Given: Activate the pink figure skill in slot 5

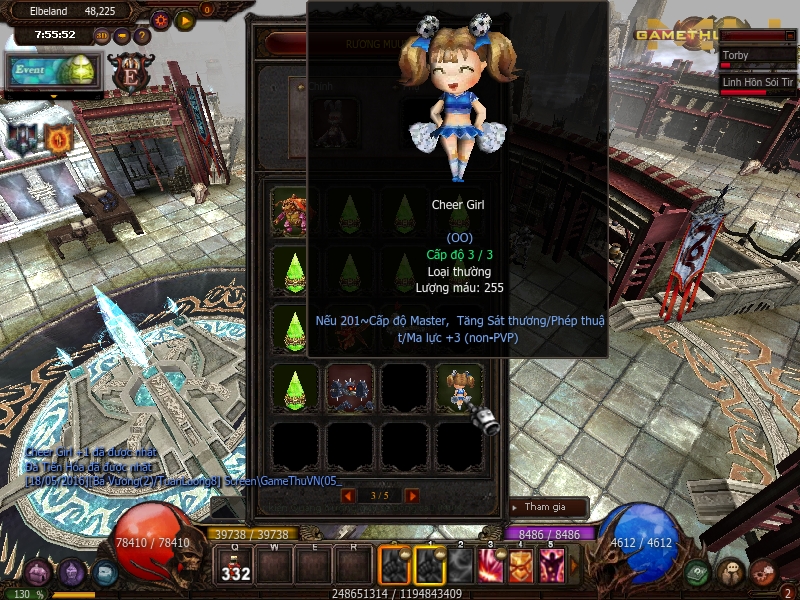Looking at the screenshot, I should pyautogui.click(x=551, y=566).
